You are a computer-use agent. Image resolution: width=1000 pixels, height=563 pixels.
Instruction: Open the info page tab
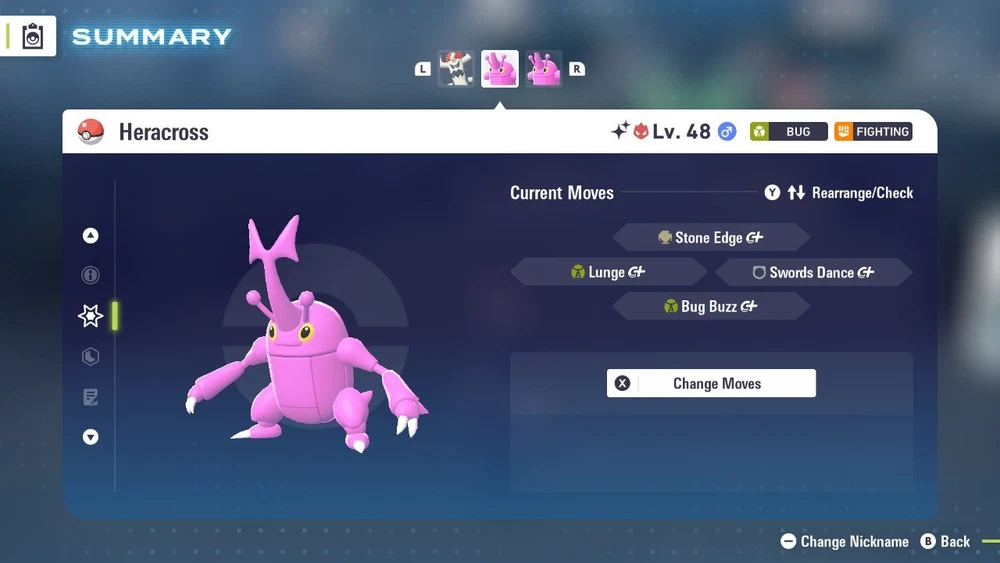click(x=91, y=275)
